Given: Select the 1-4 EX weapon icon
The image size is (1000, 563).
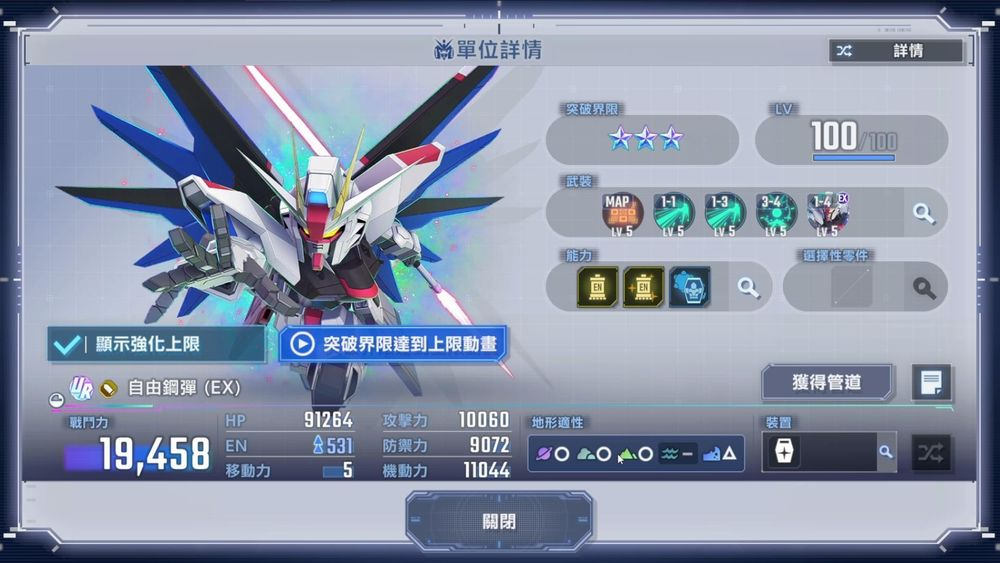Looking at the screenshot, I should [x=827, y=213].
